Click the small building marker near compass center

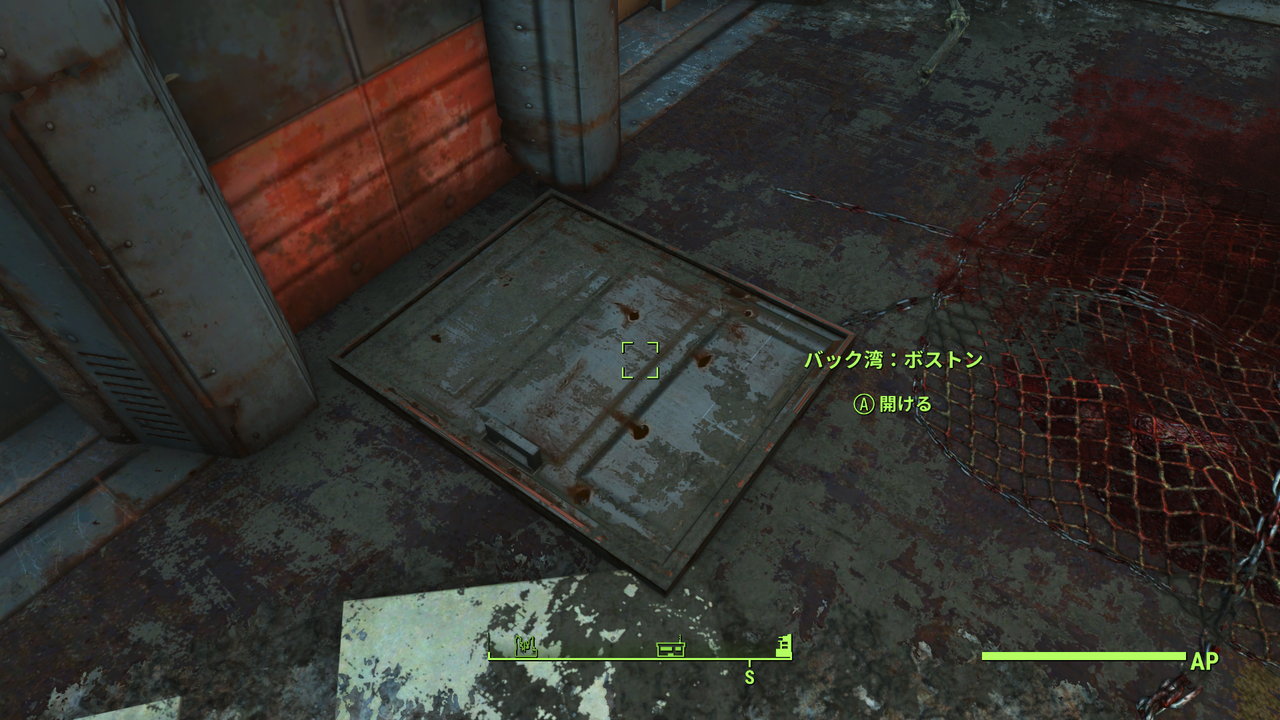pos(671,650)
